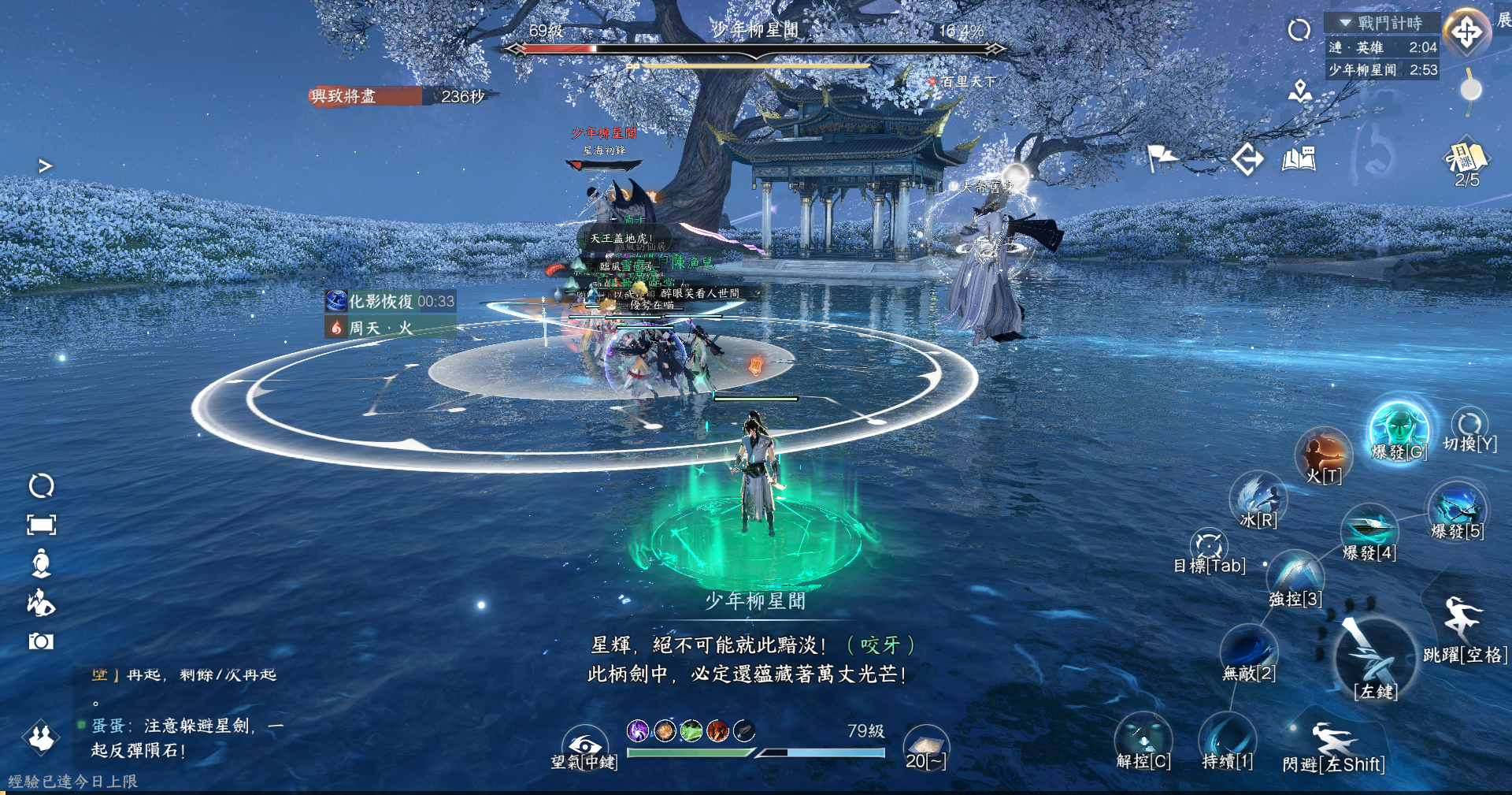The height and width of the screenshot is (795, 1512).
Task: Cast the 爆發 4 burst skill
Action: (1369, 528)
